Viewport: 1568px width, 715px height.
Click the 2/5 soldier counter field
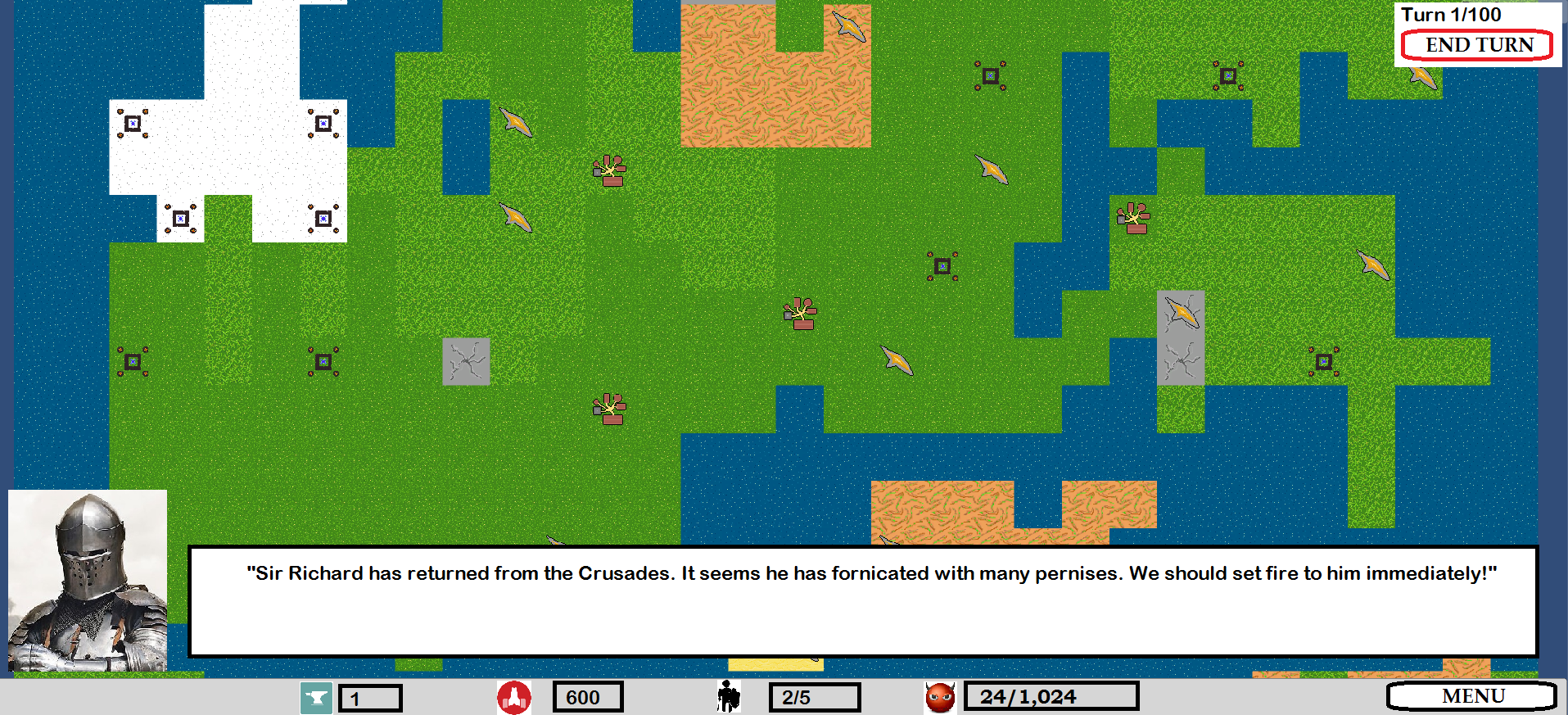(814, 697)
